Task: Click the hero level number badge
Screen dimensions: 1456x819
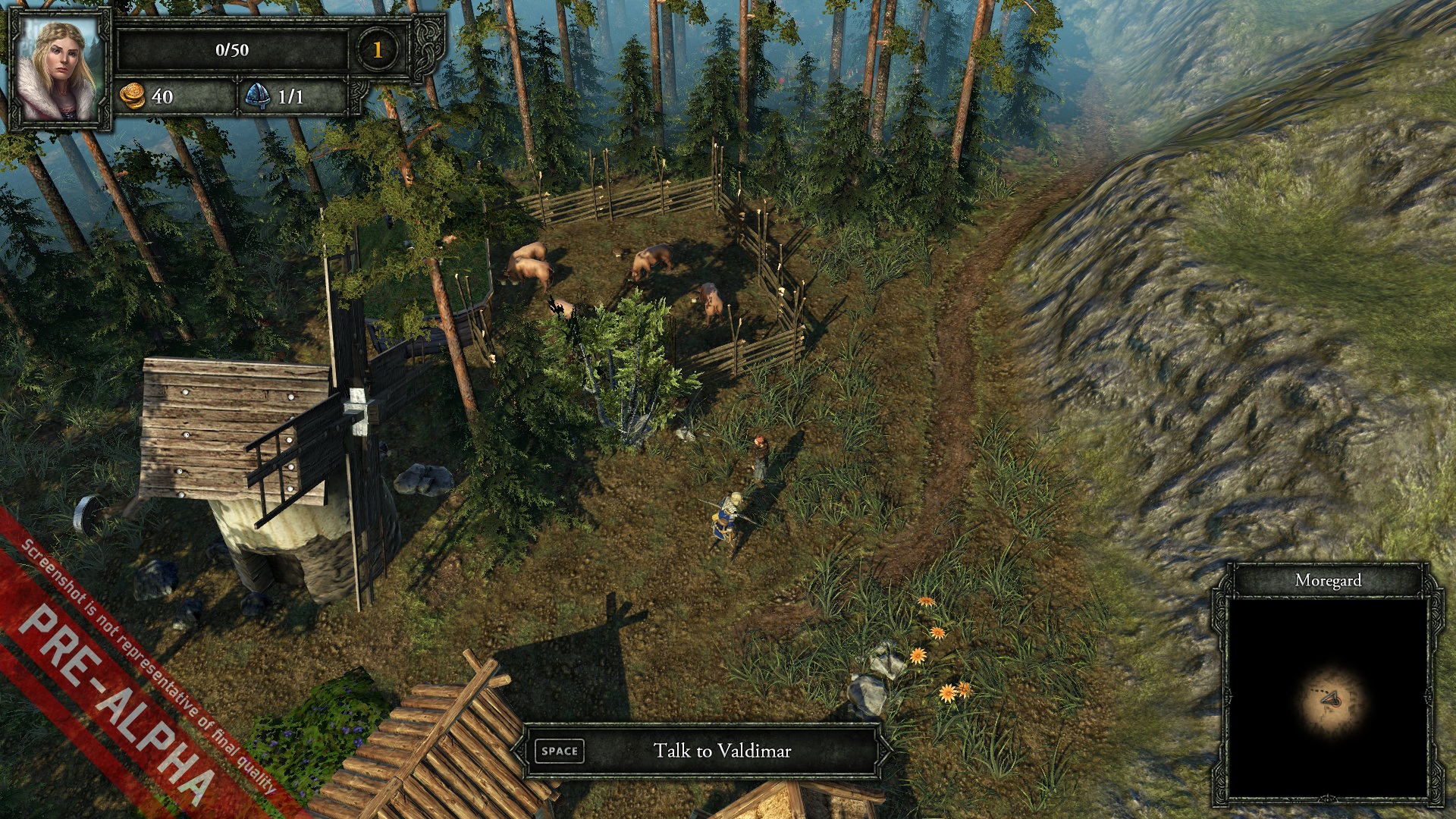Action: coord(377,50)
